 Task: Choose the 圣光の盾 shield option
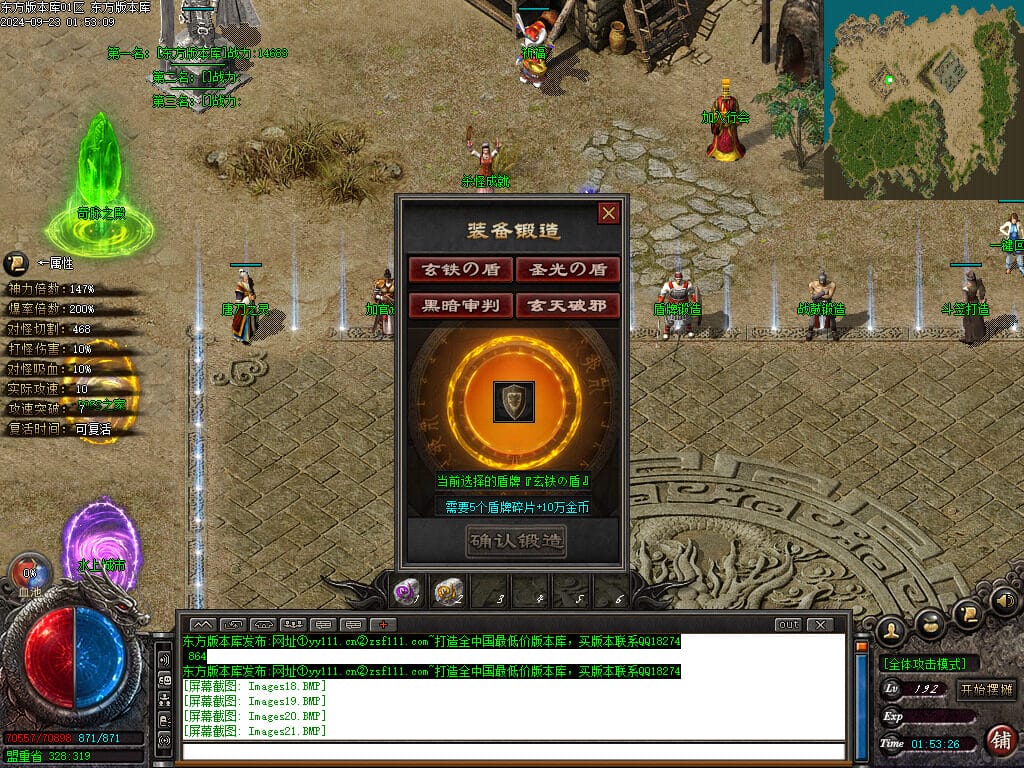[568, 269]
